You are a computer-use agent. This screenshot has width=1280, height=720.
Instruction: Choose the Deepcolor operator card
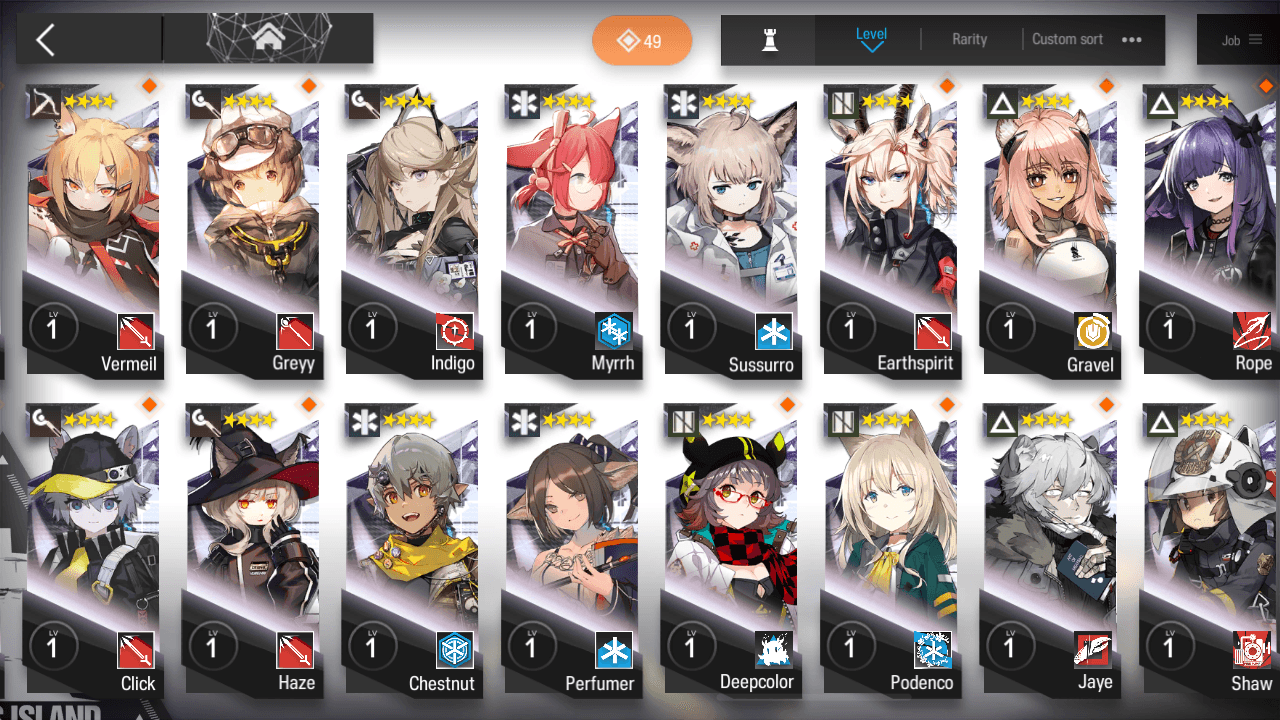click(x=732, y=550)
